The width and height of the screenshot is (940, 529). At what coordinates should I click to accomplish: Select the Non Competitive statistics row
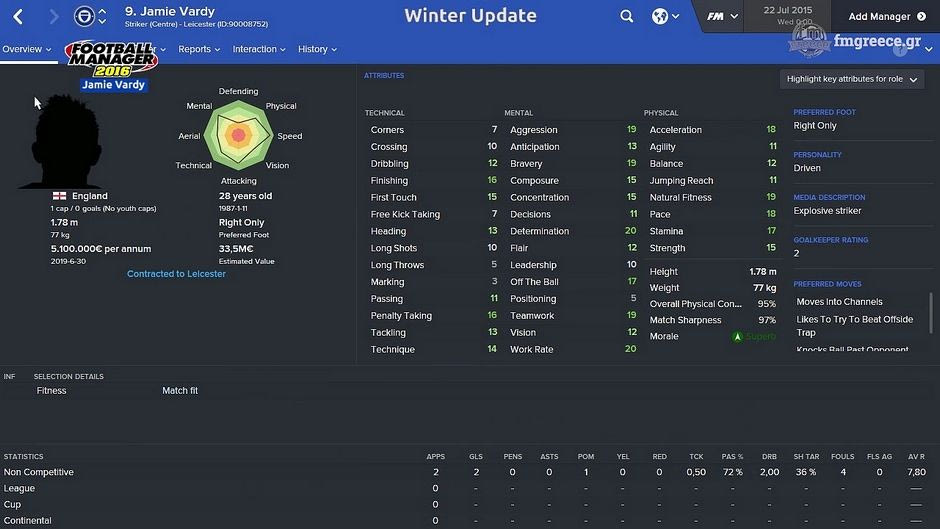39,472
